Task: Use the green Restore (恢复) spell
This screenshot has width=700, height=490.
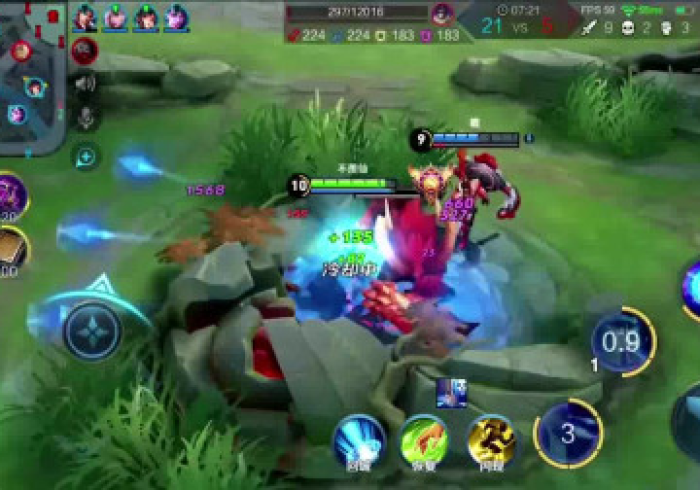Action: [x=424, y=440]
